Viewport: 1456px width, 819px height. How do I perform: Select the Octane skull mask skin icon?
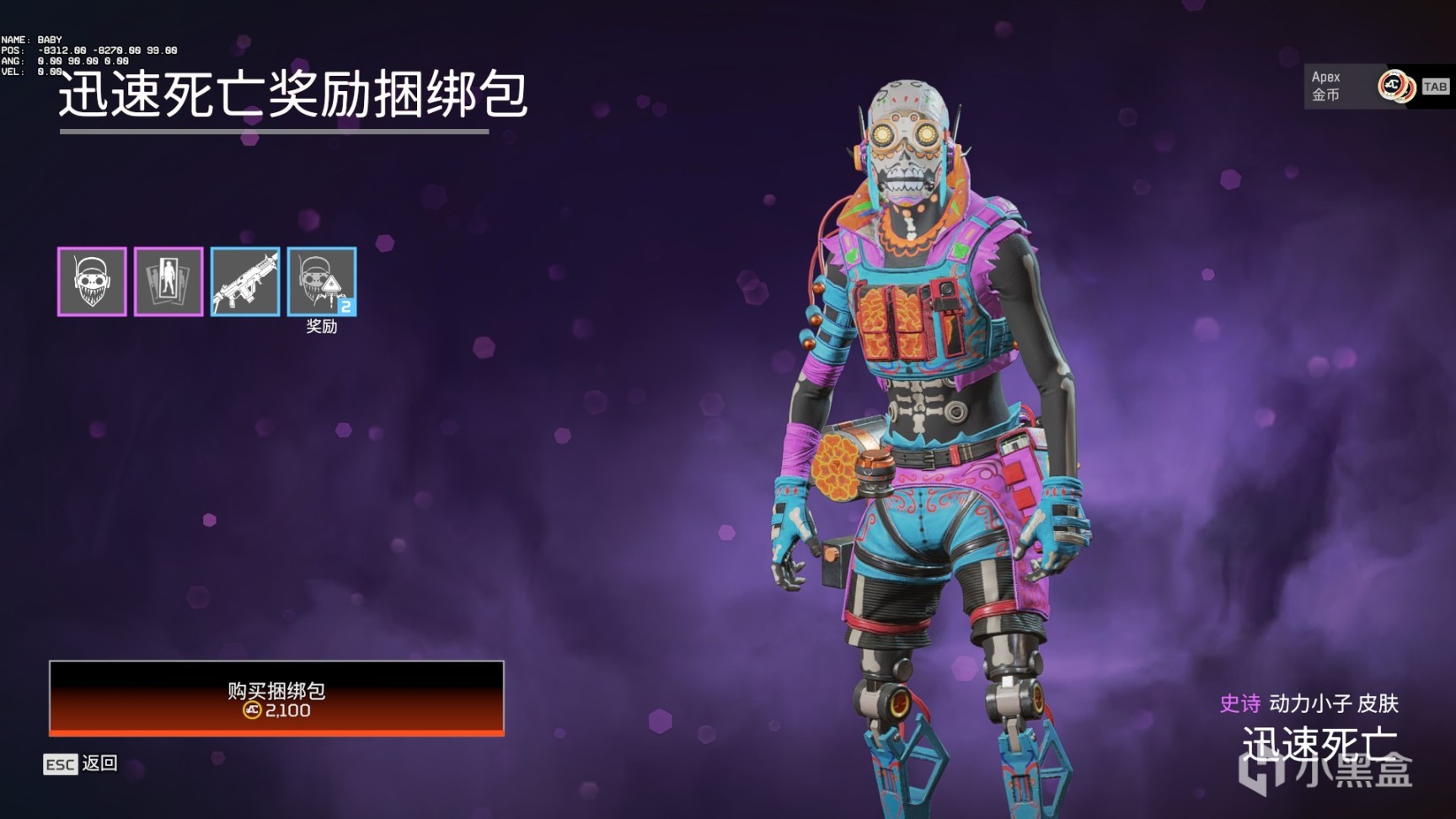coord(93,281)
